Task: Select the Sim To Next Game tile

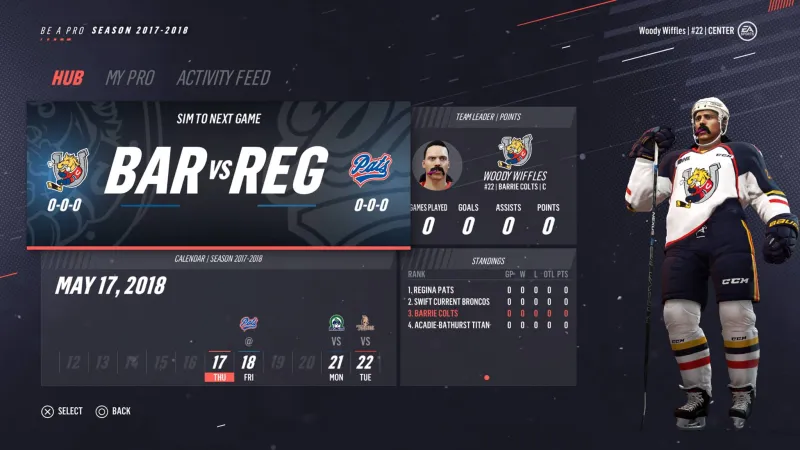Action: pos(218,172)
